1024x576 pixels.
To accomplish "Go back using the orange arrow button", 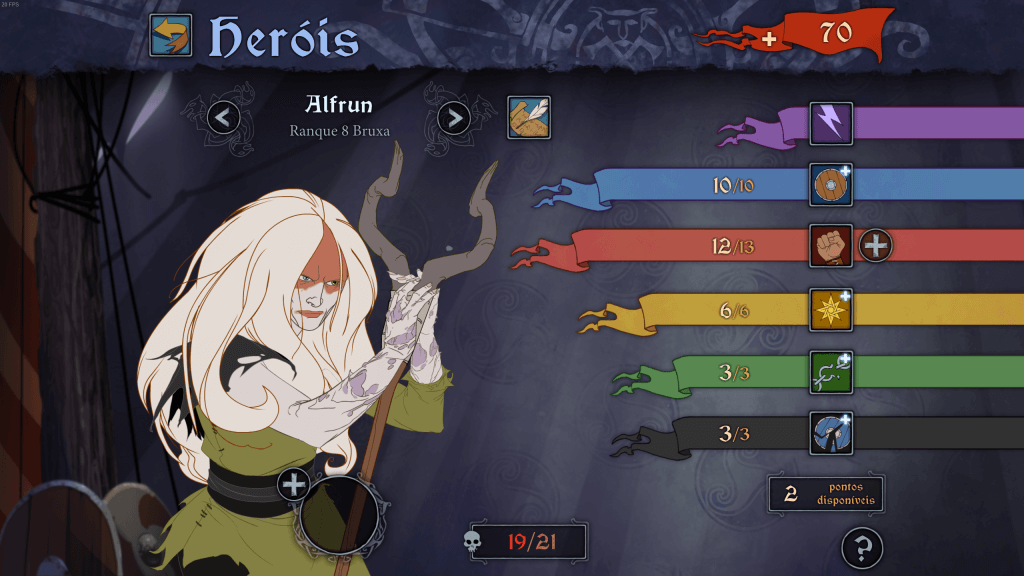I will click(x=171, y=36).
